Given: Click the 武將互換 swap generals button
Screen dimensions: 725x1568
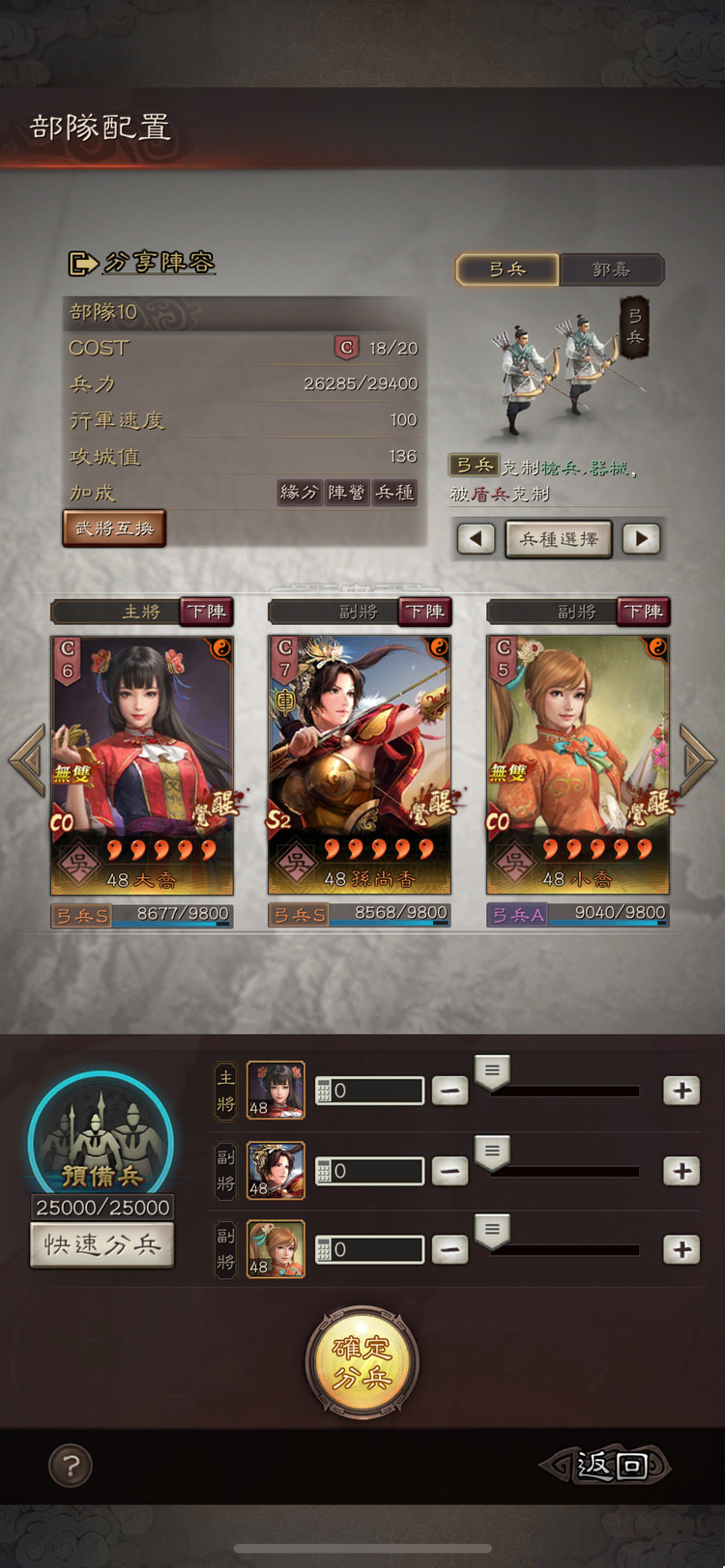Looking at the screenshot, I should pyautogui.click(x=114, y=528).
